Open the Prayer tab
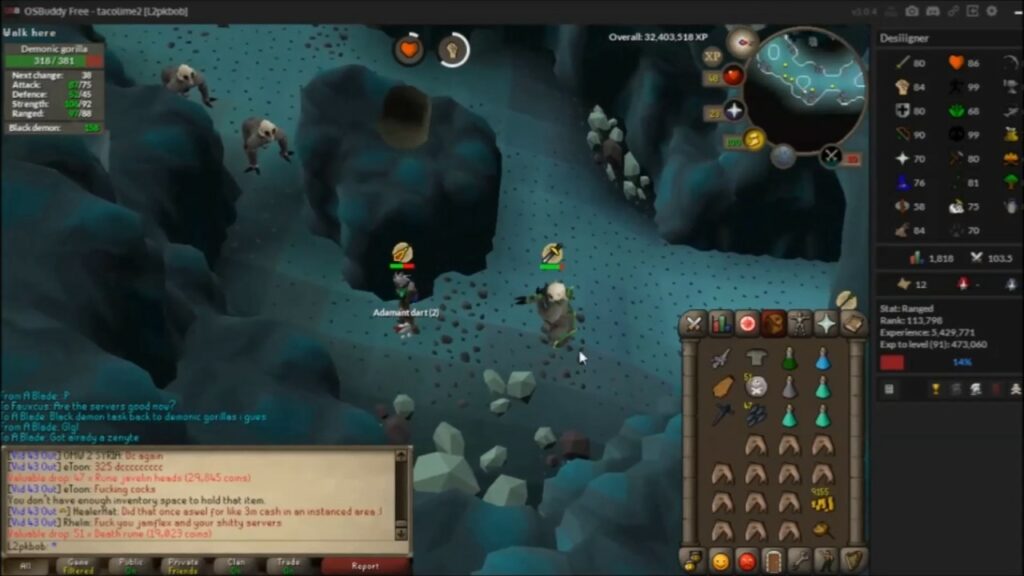Viewport: 1024px width, 576px height. click(x=826, y=324)
